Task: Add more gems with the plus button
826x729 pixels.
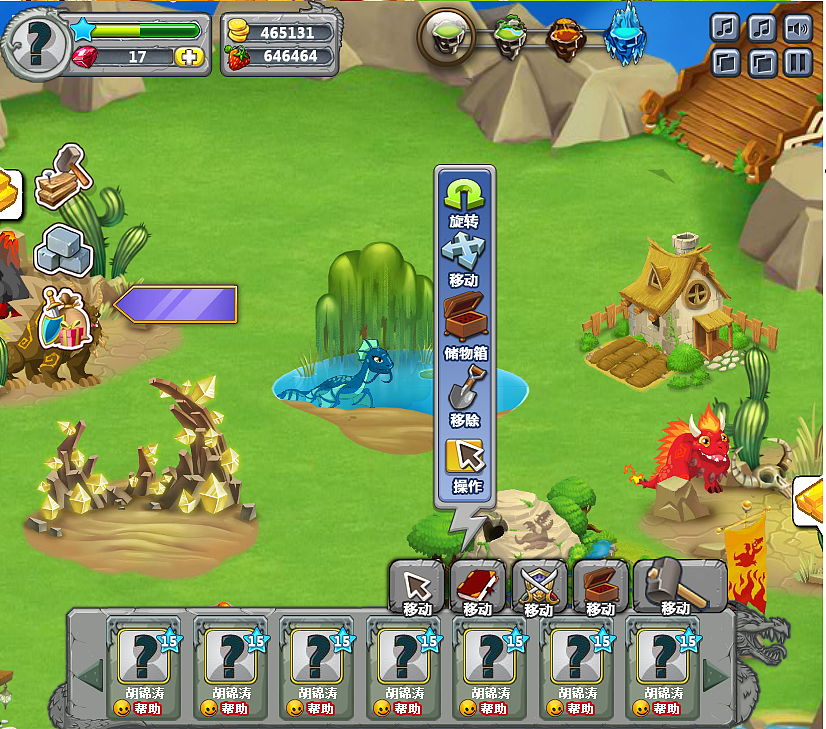Action: [189, 57]
